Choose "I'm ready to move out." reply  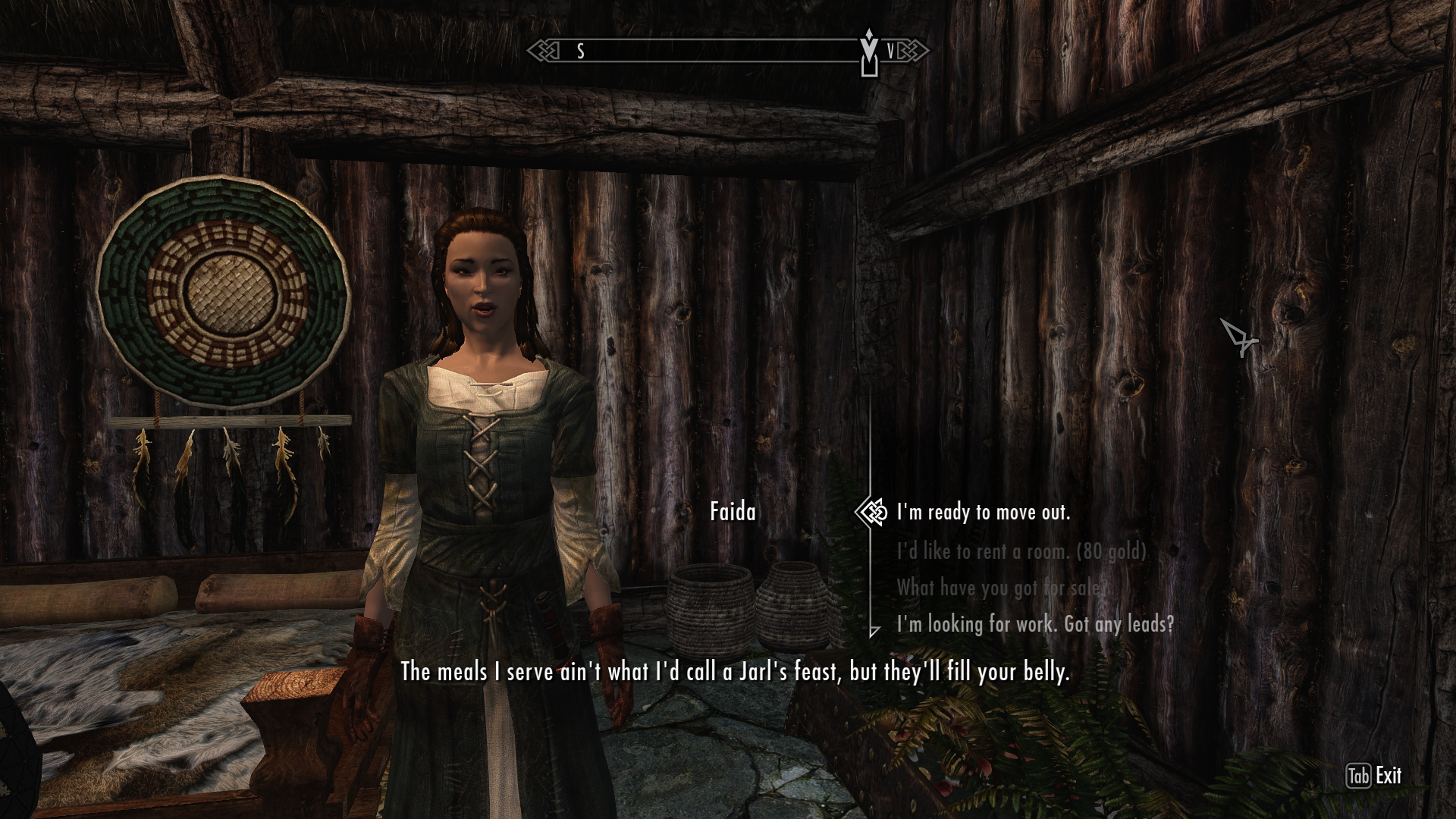pyautogui.click(x=983, y=513)
